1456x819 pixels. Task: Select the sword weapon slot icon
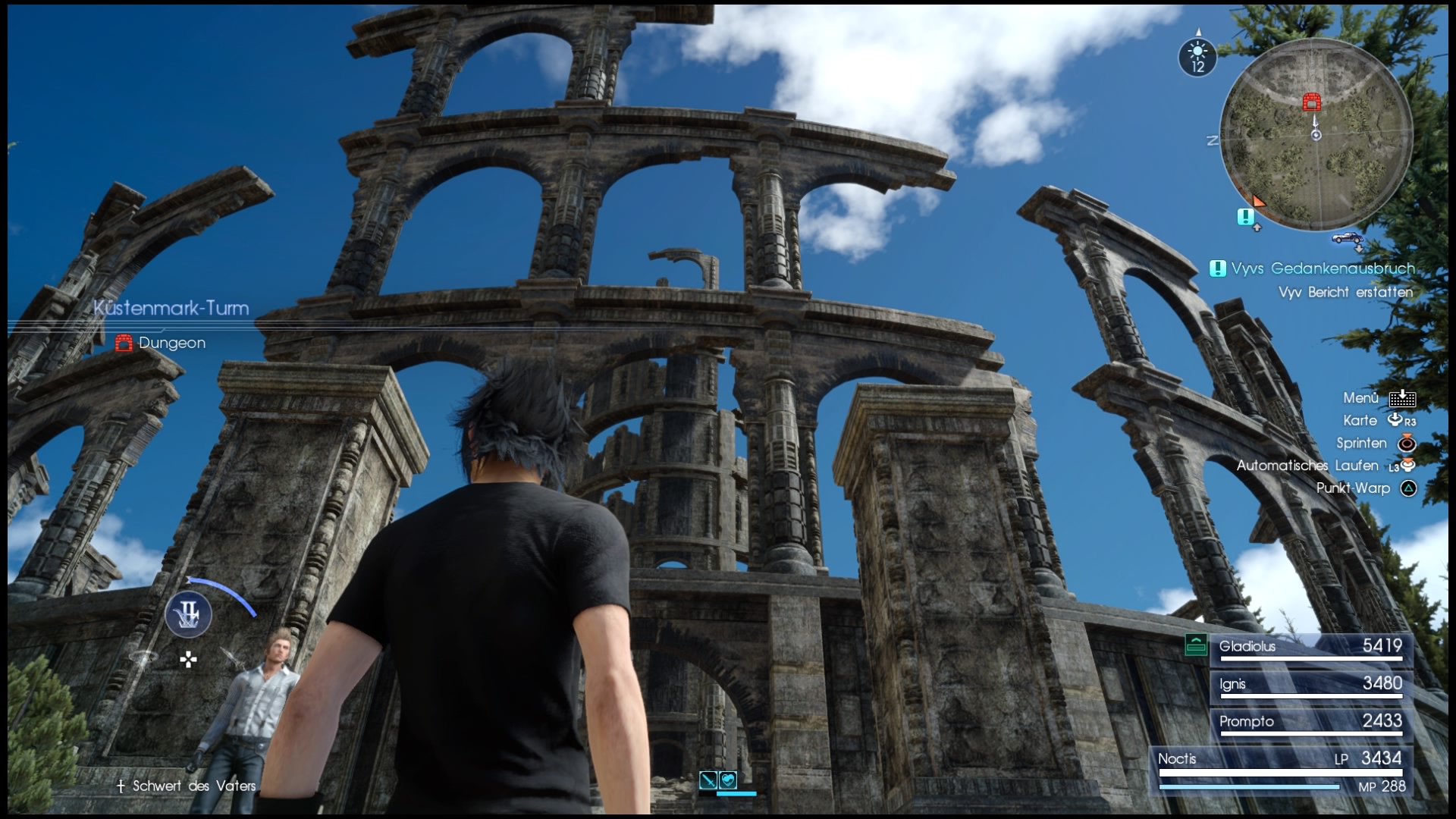click(x=708, y=780)
